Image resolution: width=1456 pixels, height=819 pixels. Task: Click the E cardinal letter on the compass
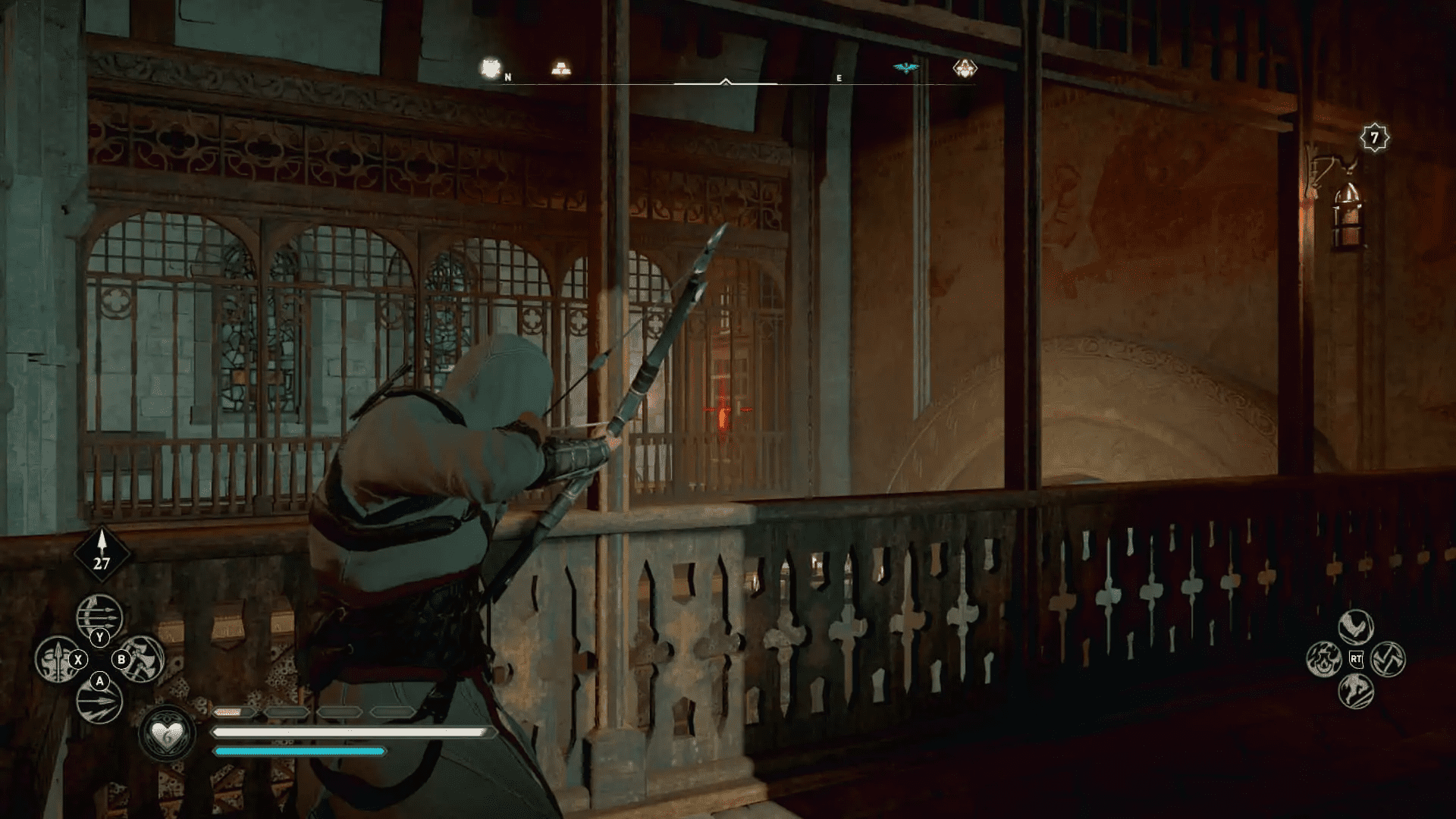click(x=839, y=78)
